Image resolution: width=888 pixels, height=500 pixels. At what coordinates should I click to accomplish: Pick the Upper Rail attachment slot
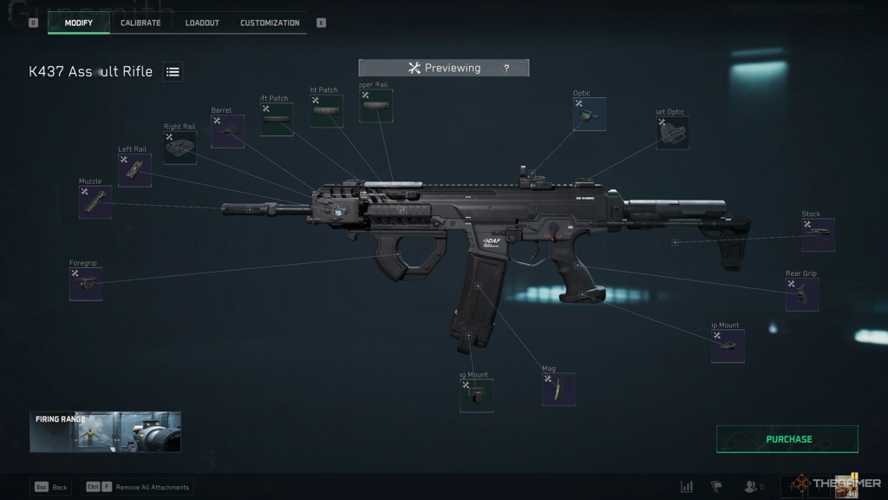pyautogui.click(x=376, y=106)
